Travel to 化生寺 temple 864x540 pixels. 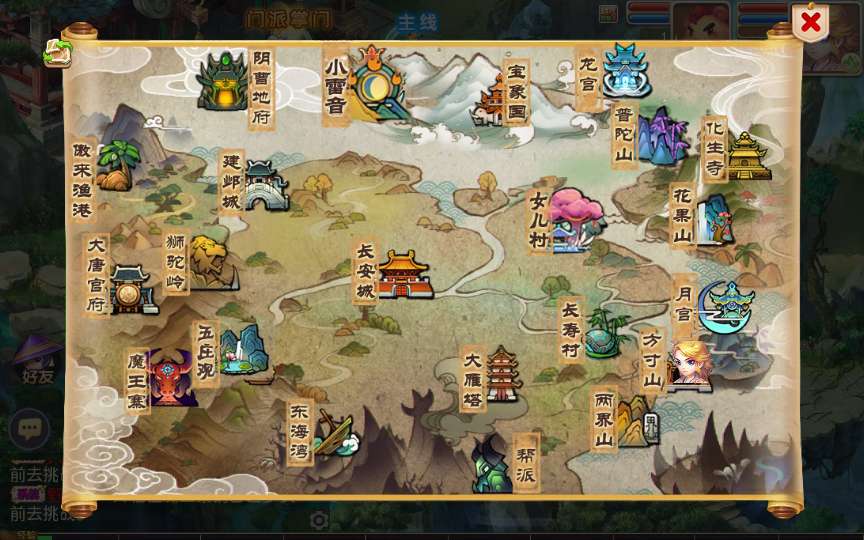click(x=747, y=156)
